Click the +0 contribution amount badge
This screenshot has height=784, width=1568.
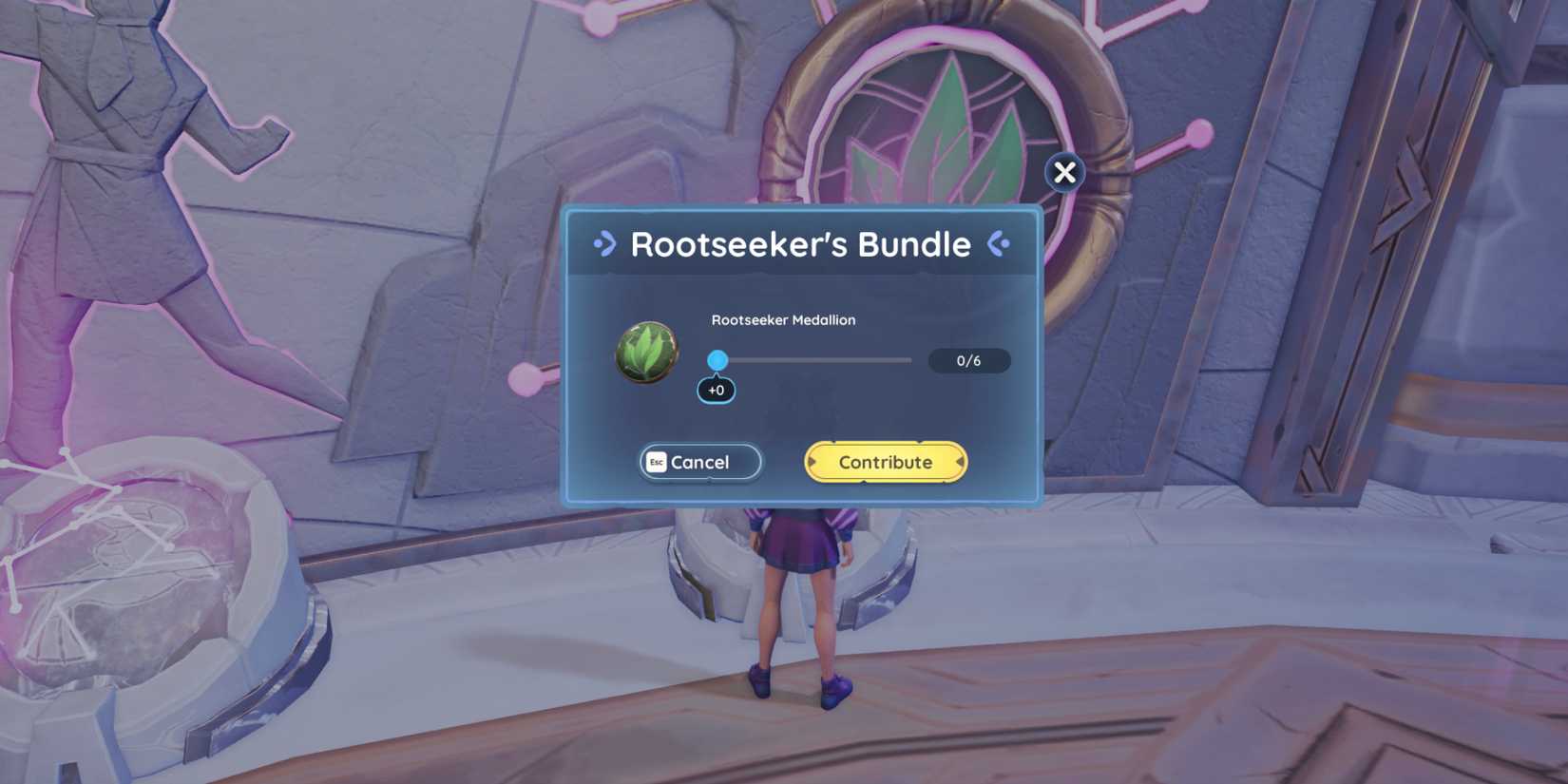tap(717, 390)
